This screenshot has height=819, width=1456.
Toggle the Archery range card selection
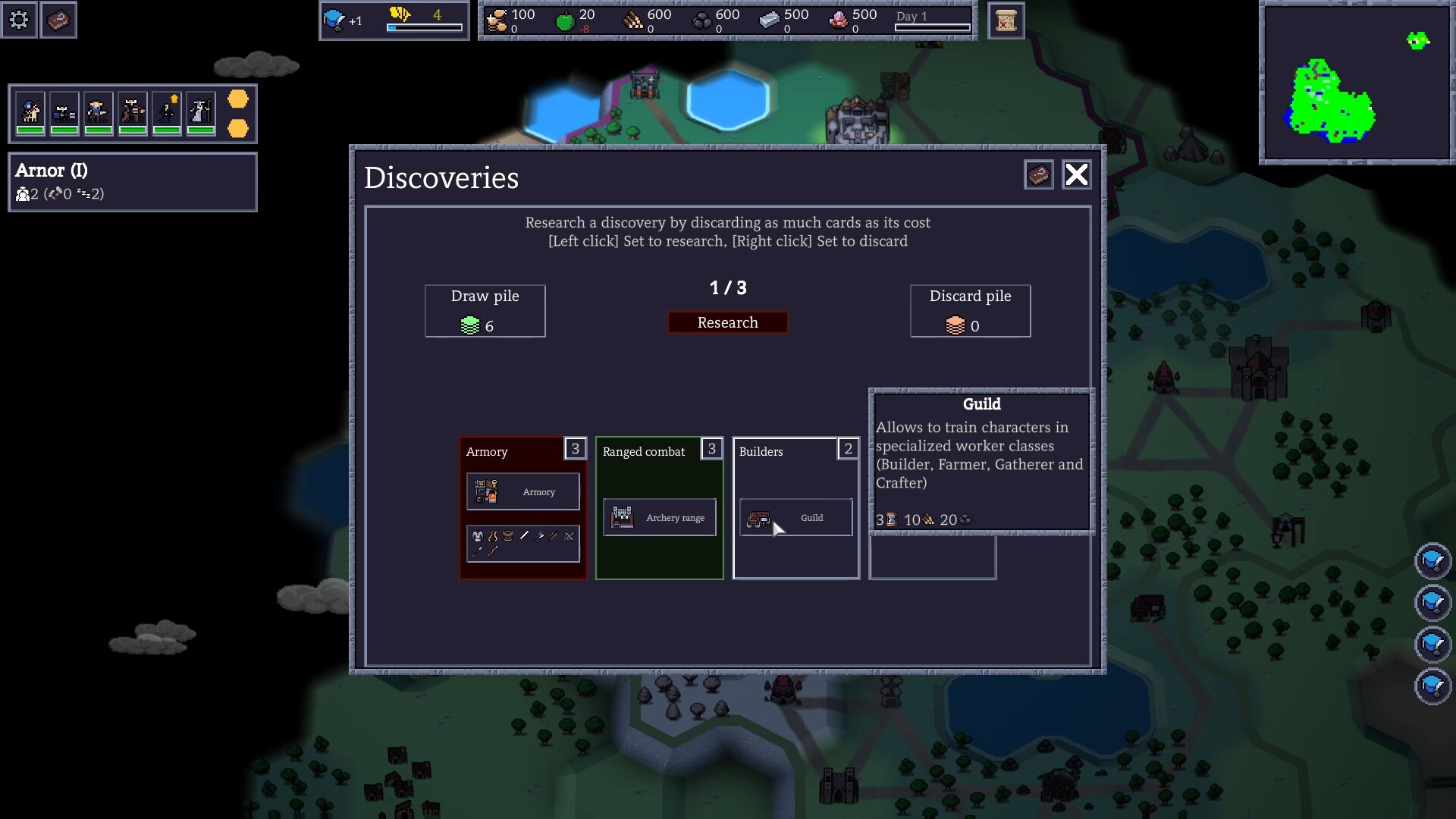(659, 517)
